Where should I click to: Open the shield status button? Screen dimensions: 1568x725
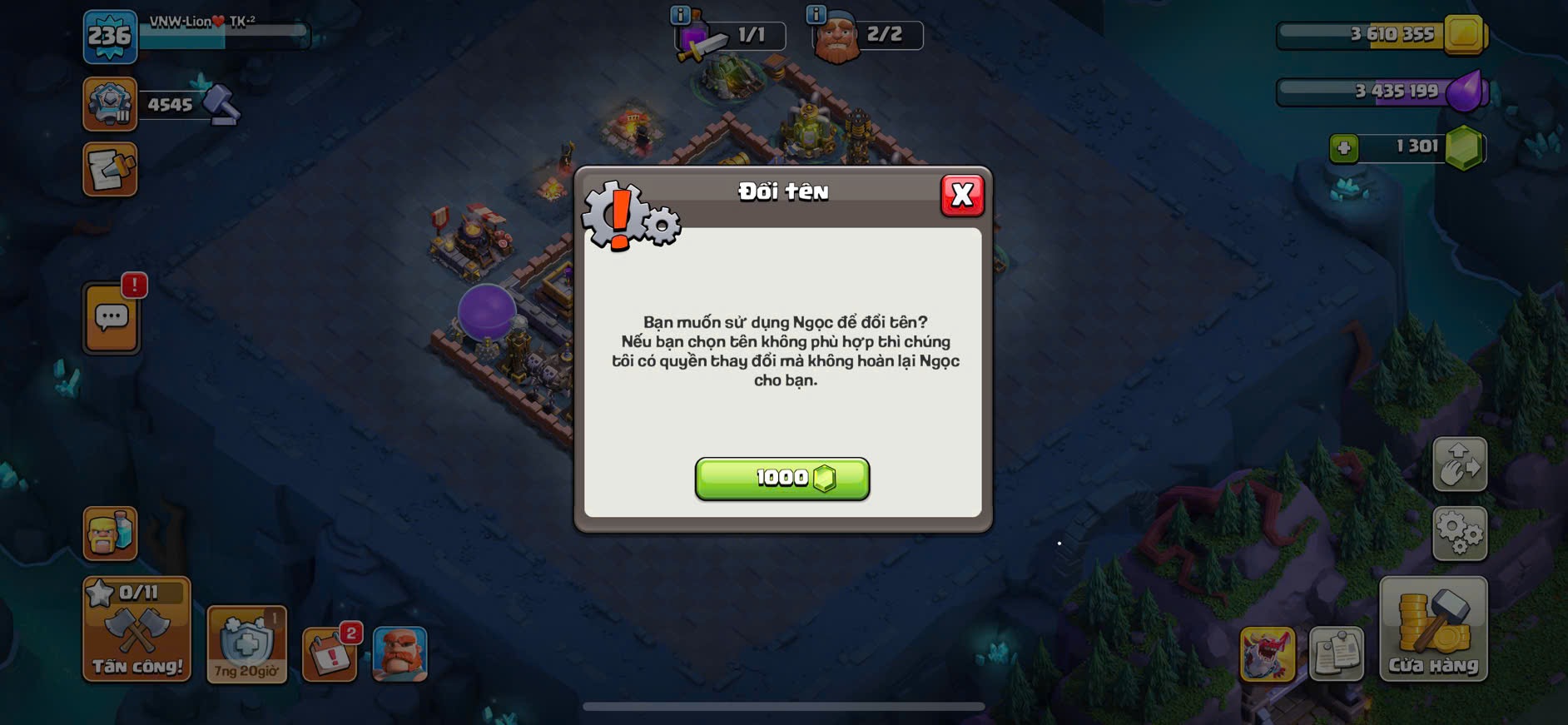pyautogui.click(x=246, y=644)
